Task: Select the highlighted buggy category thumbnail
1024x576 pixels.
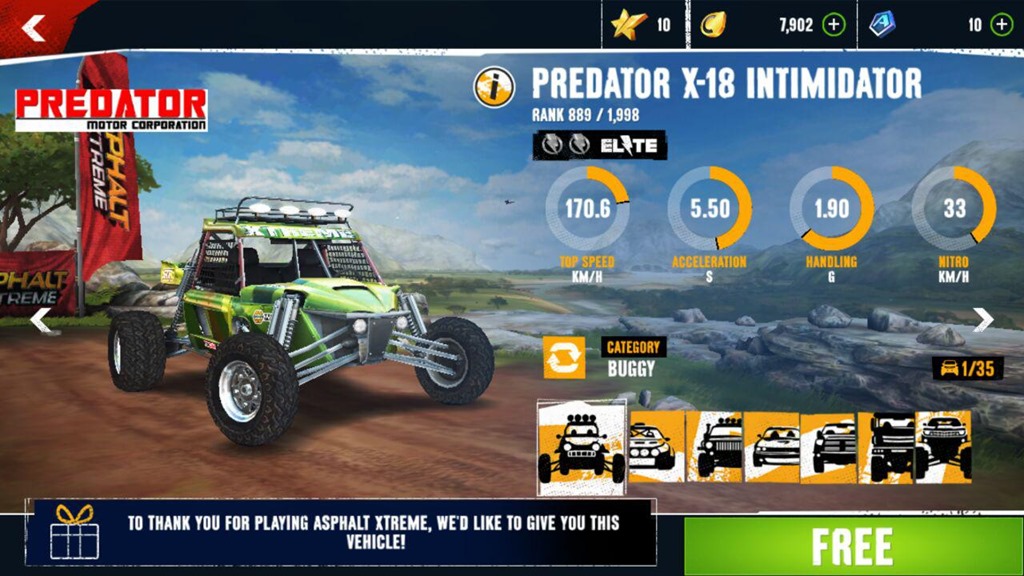Action: point(582,447)
